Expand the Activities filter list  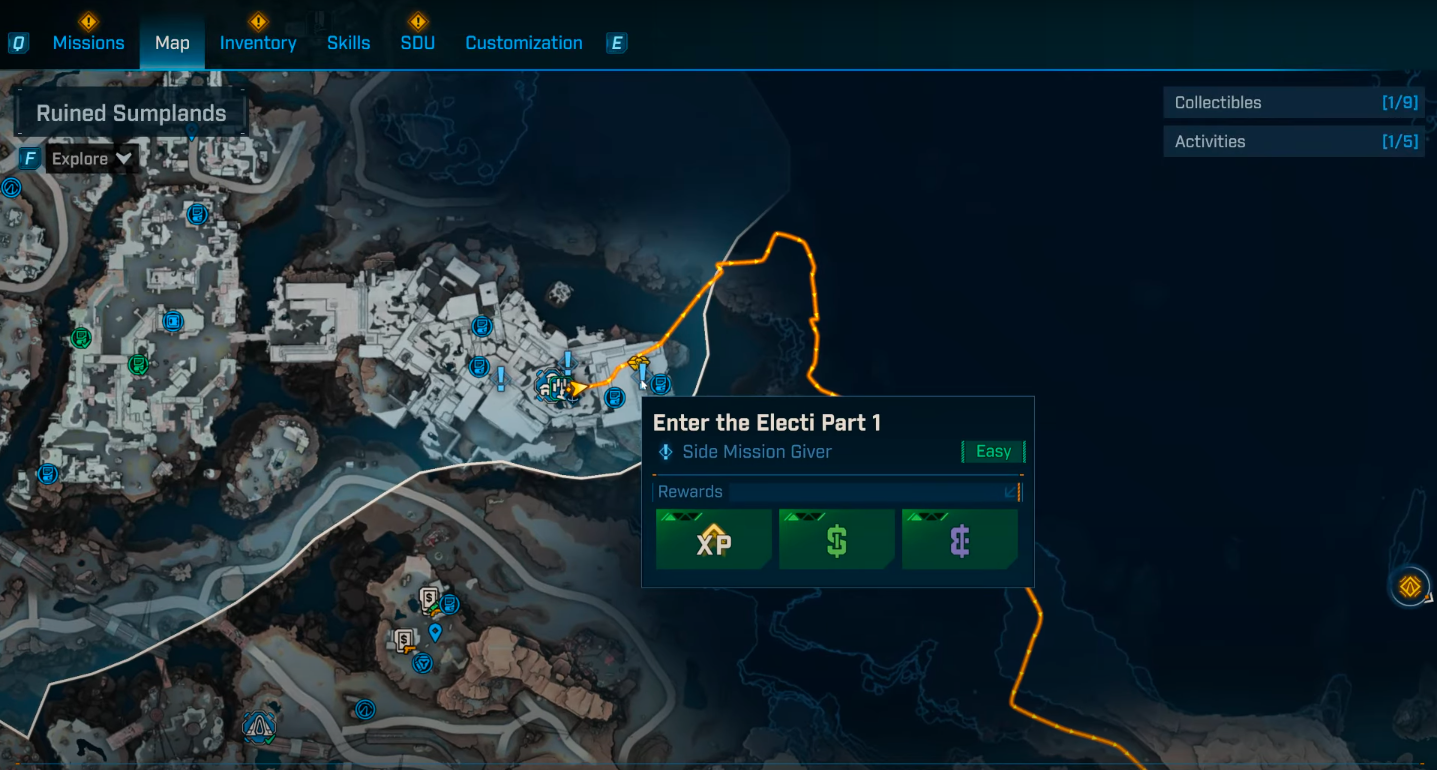(1294, 141)
